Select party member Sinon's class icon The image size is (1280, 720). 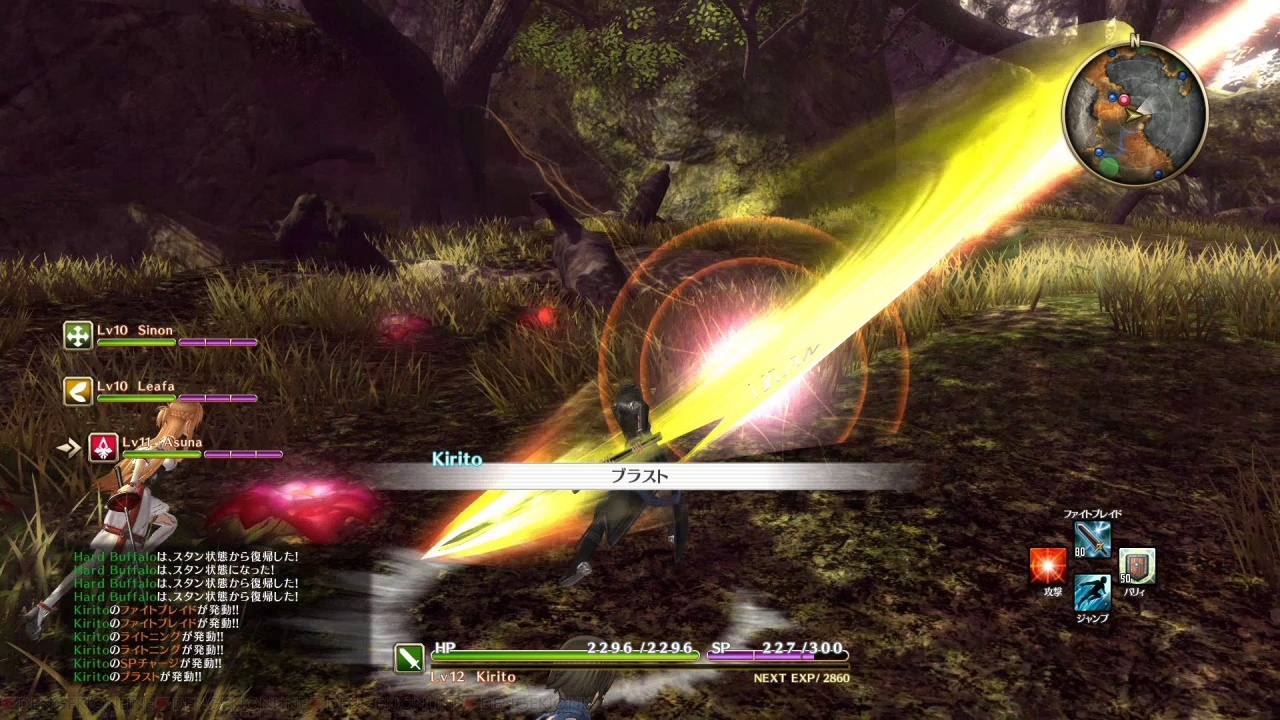(x=78, y=335)
